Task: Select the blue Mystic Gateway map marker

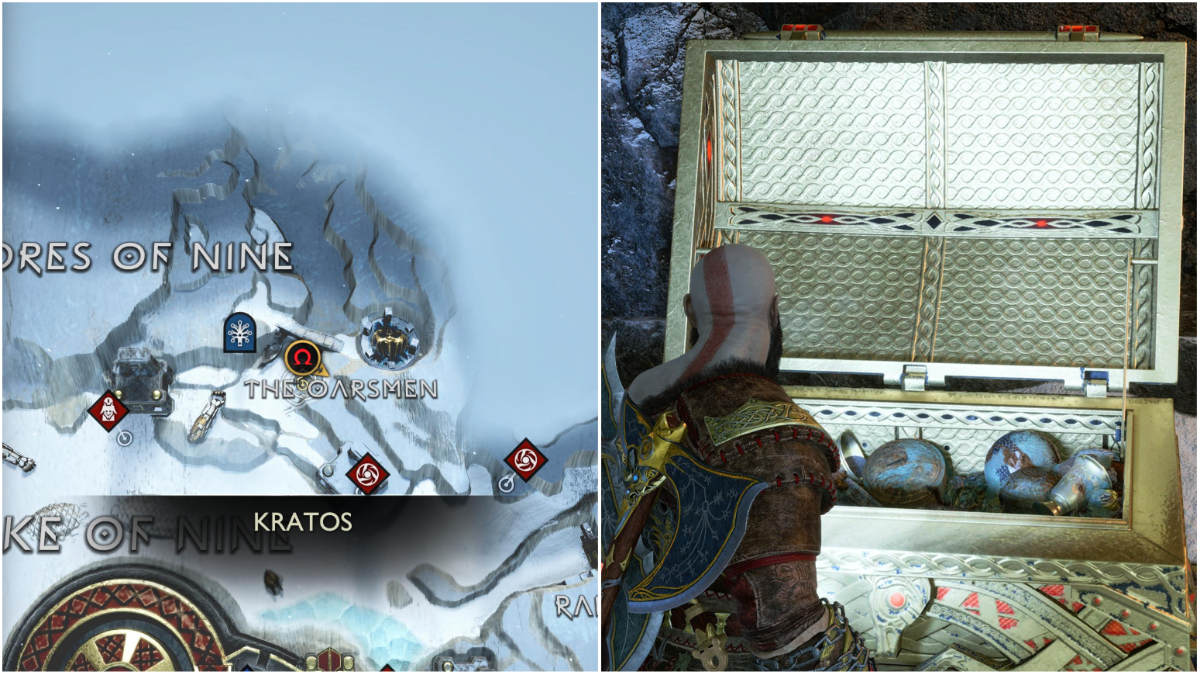Action: click(x=240, y=333)
